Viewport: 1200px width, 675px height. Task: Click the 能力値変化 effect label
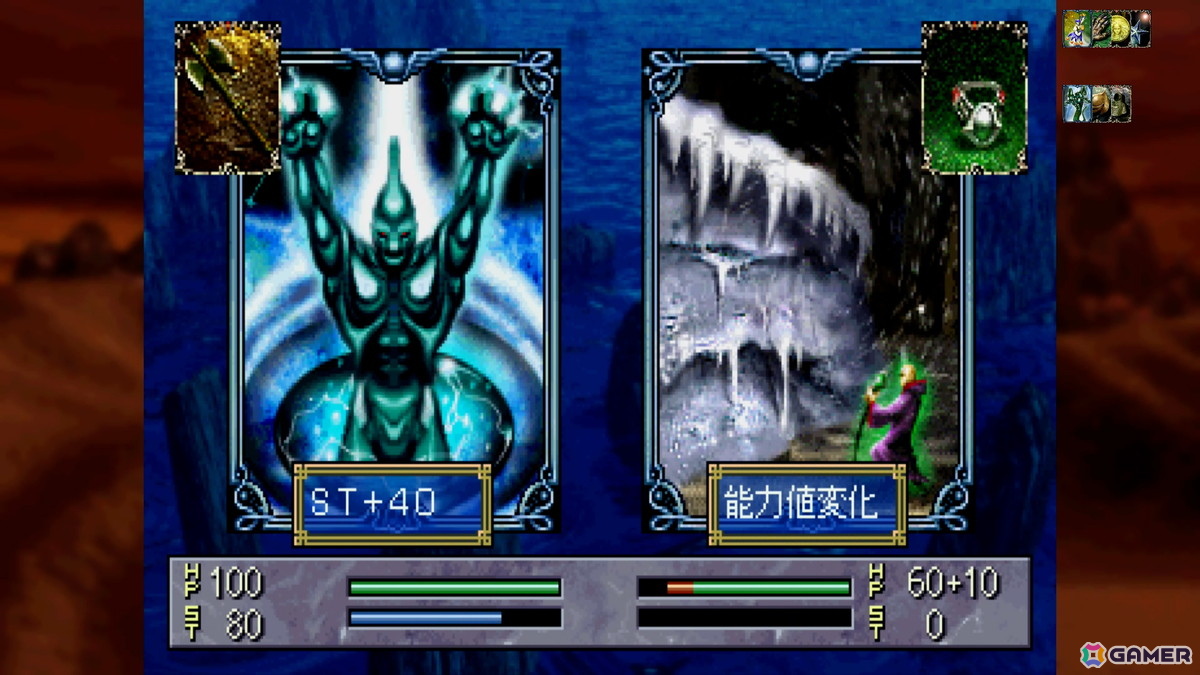(807, 503)
